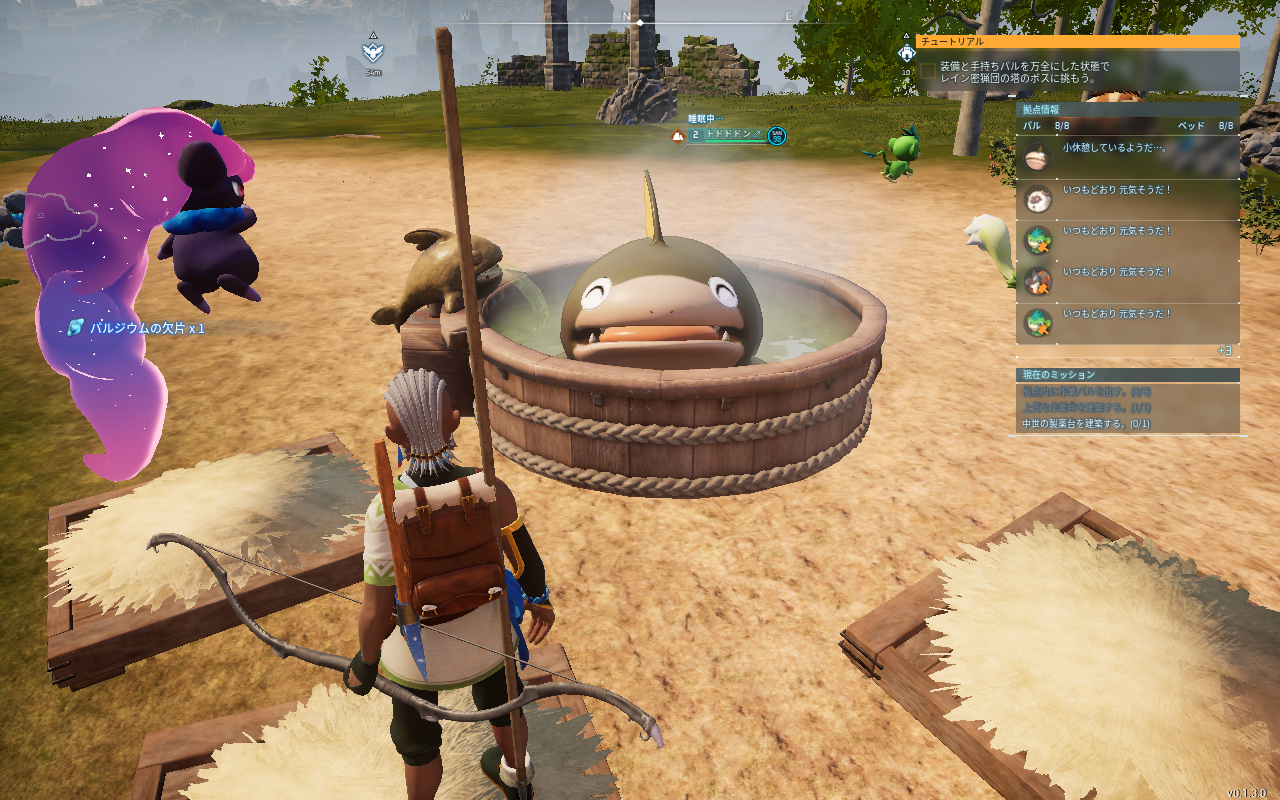The height and width of the screenshot is (800, 1280).
Task: Select completed mission 上質な作業台を建築する
Action: (1085, 408)
